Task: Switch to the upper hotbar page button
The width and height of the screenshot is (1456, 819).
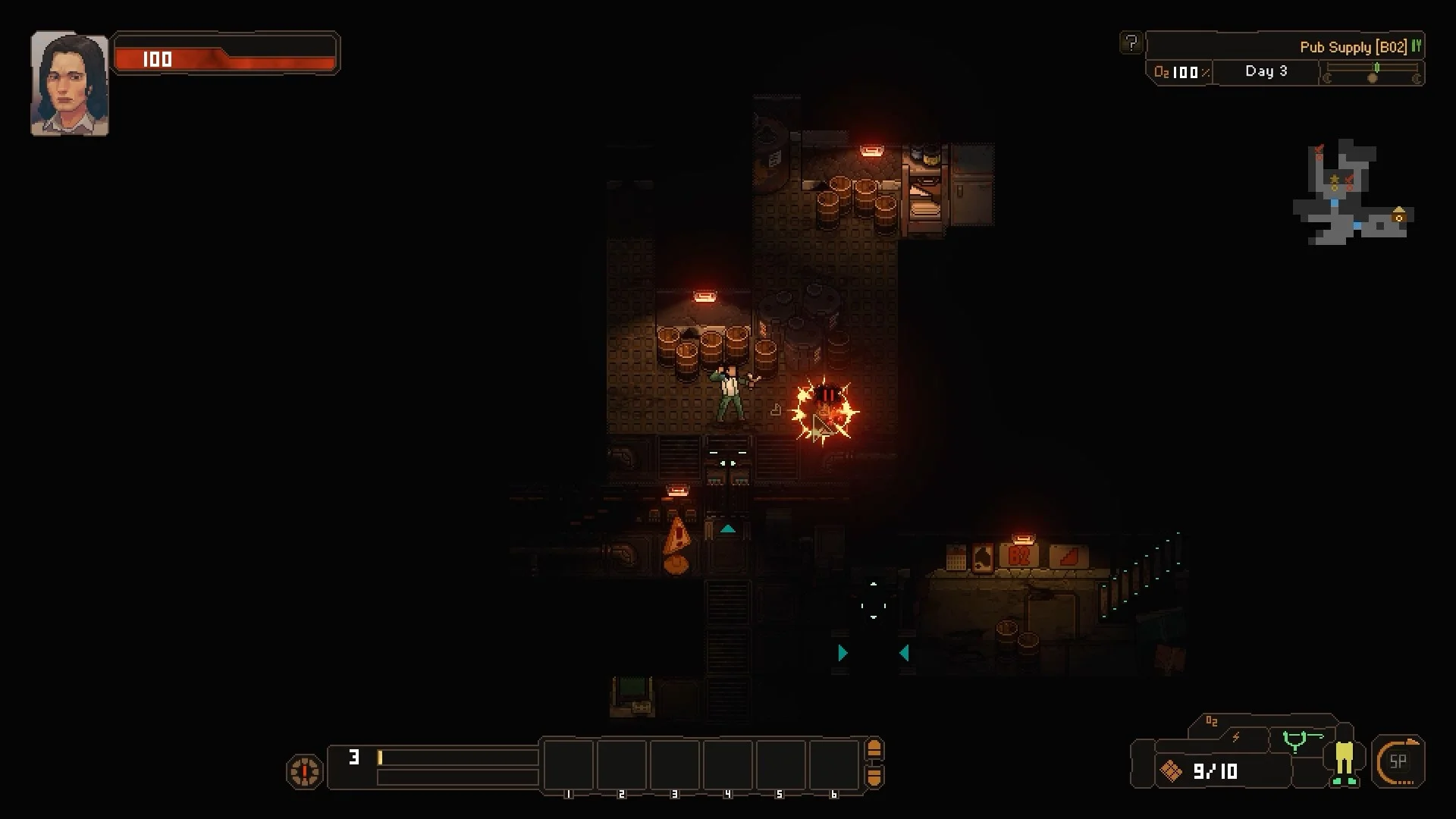Action: pos(874,750)
